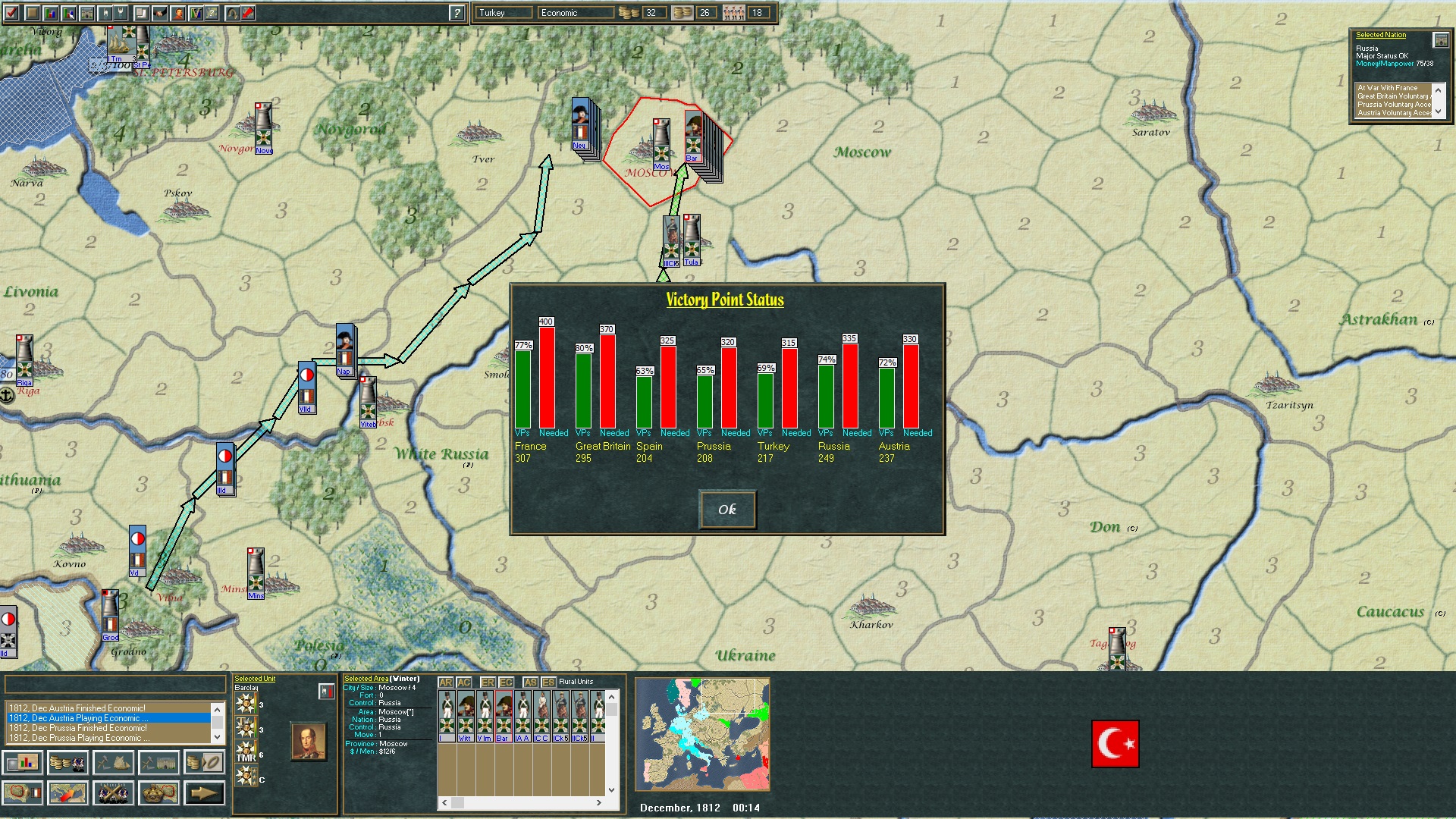This screenshot has height=819, width=1456.
Task: Open the Turkey nation dropdown at top
Action: click(503, 12)
